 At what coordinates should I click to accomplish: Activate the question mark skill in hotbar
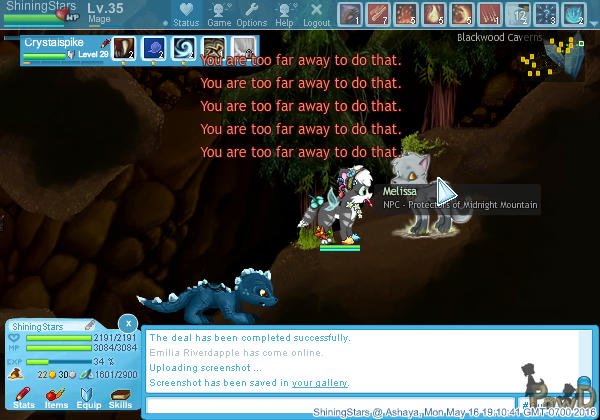pos(547,14)
